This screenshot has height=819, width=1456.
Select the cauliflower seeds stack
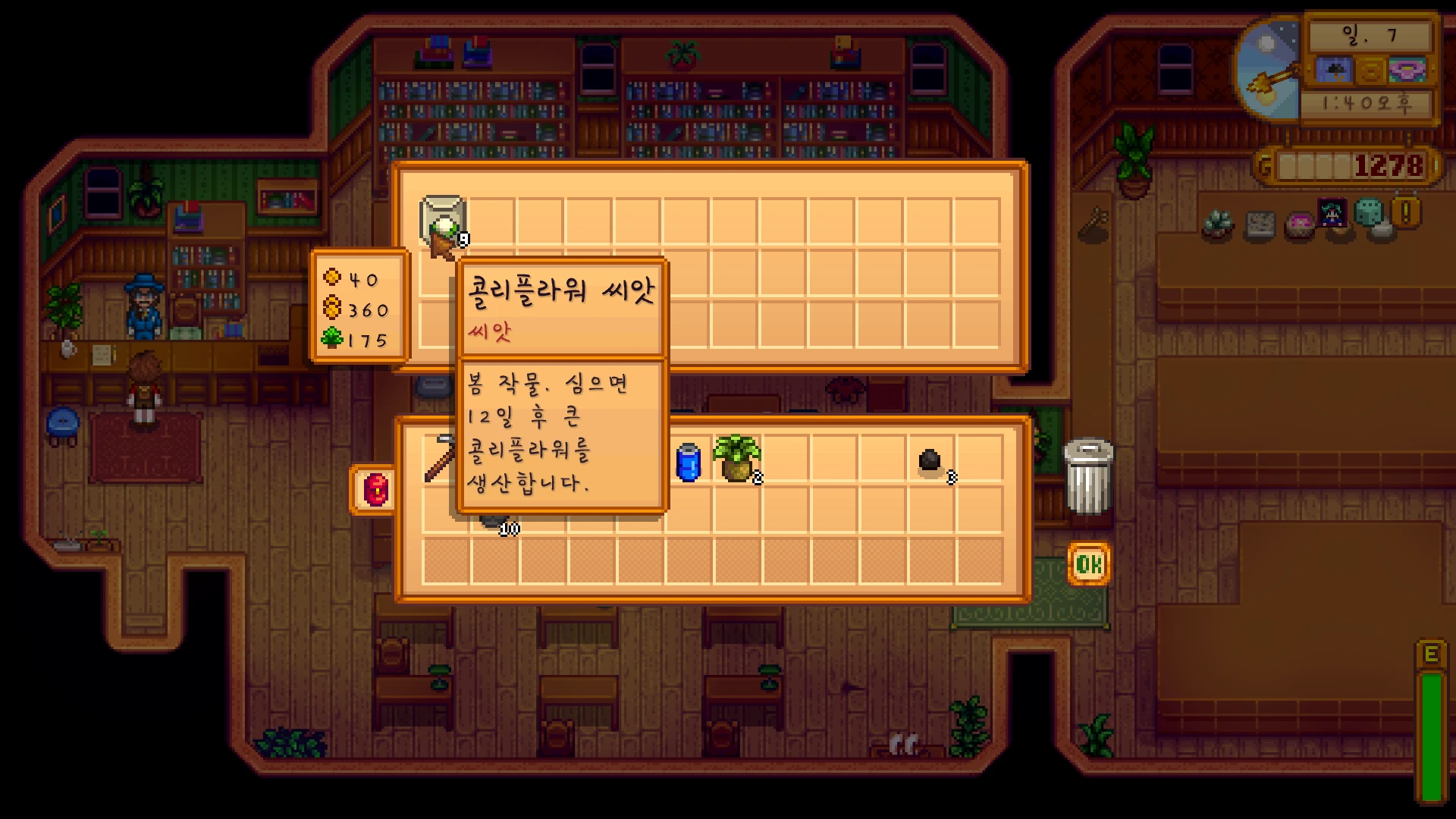click(x=444, y=222)
